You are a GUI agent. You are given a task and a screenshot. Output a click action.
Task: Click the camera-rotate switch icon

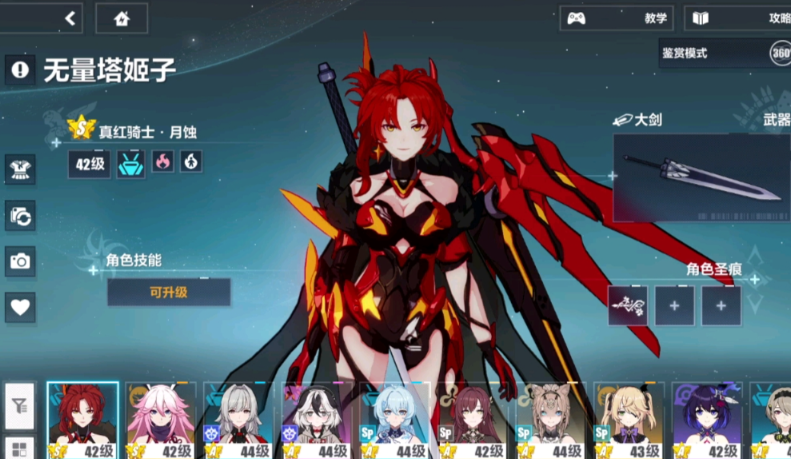[x=20, y=214]
